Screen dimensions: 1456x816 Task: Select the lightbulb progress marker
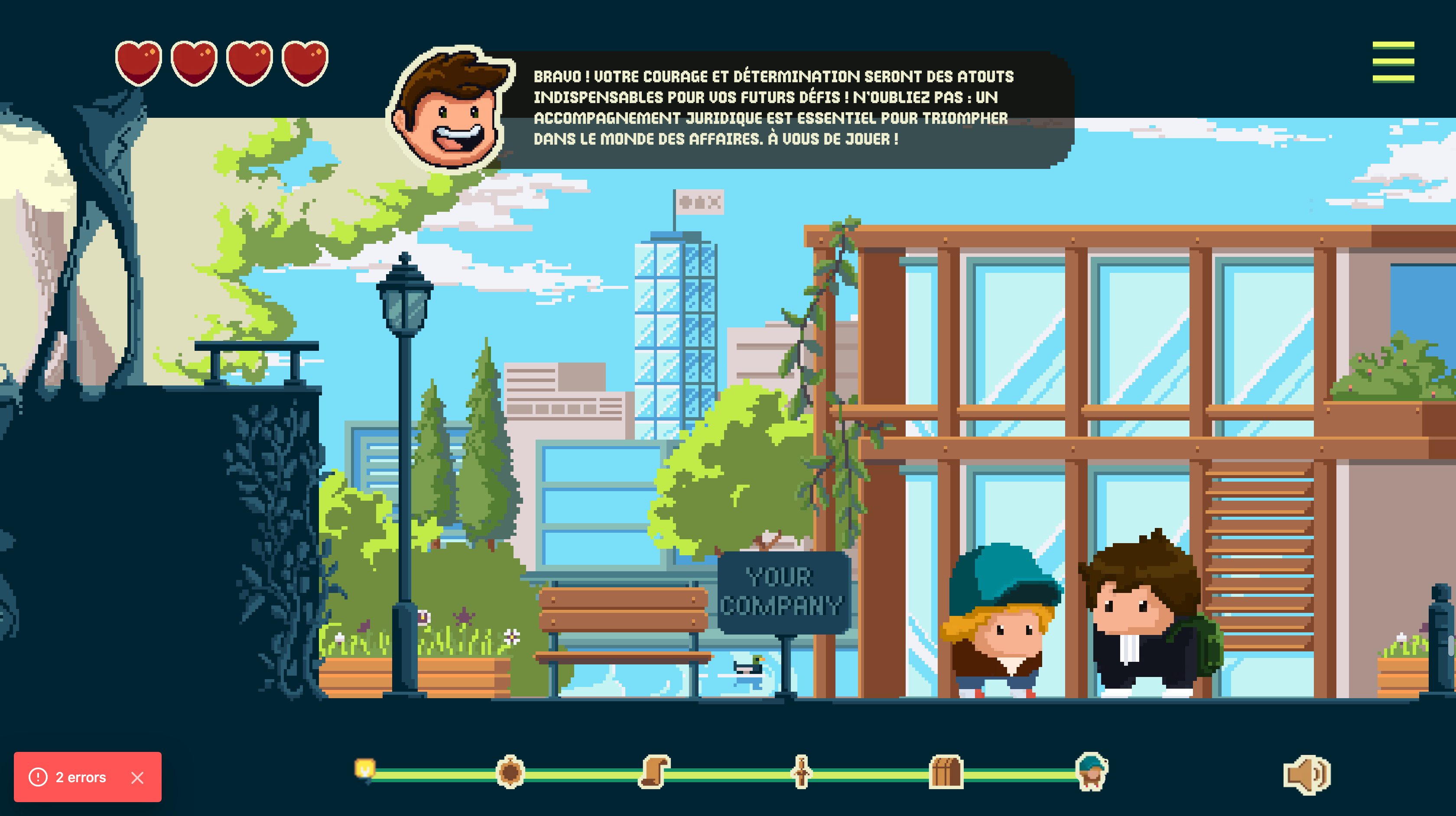click(x=365, y=770)
